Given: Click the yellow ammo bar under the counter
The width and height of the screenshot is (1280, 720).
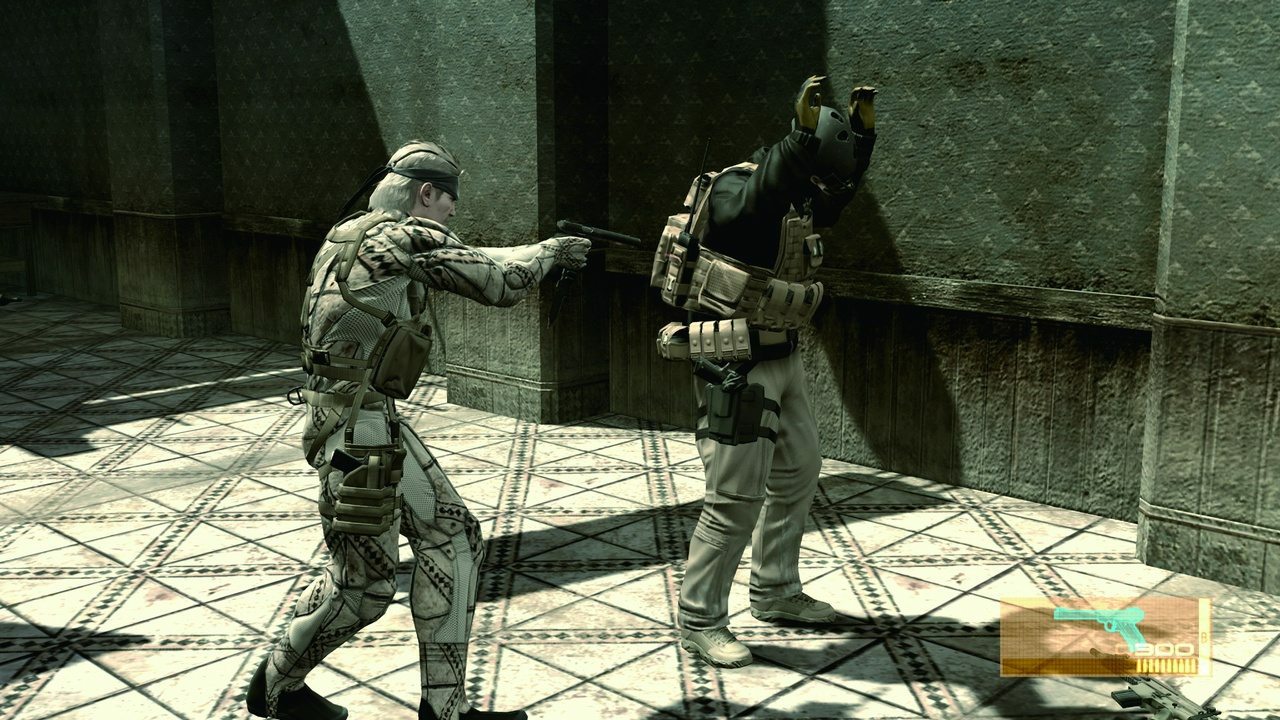Looking at the screenshot, I should 1165,665.
